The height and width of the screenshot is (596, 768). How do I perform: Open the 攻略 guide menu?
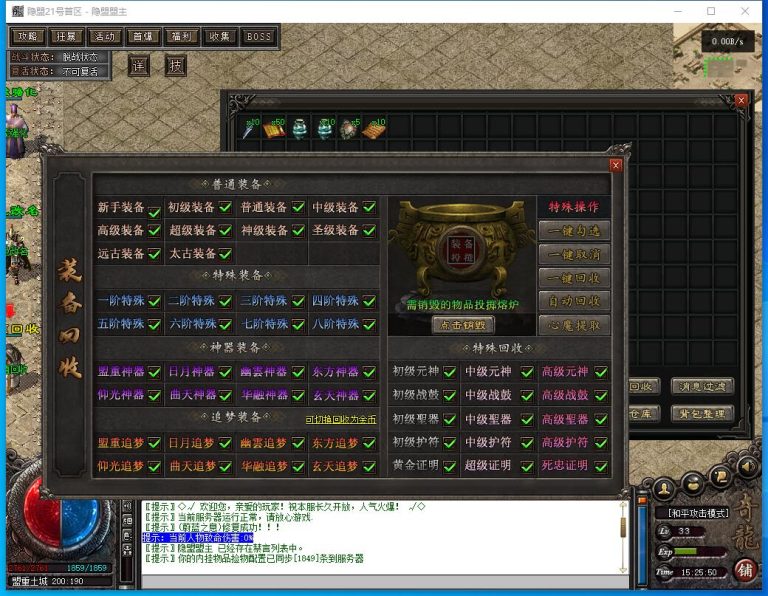click(x=27, y=37)
